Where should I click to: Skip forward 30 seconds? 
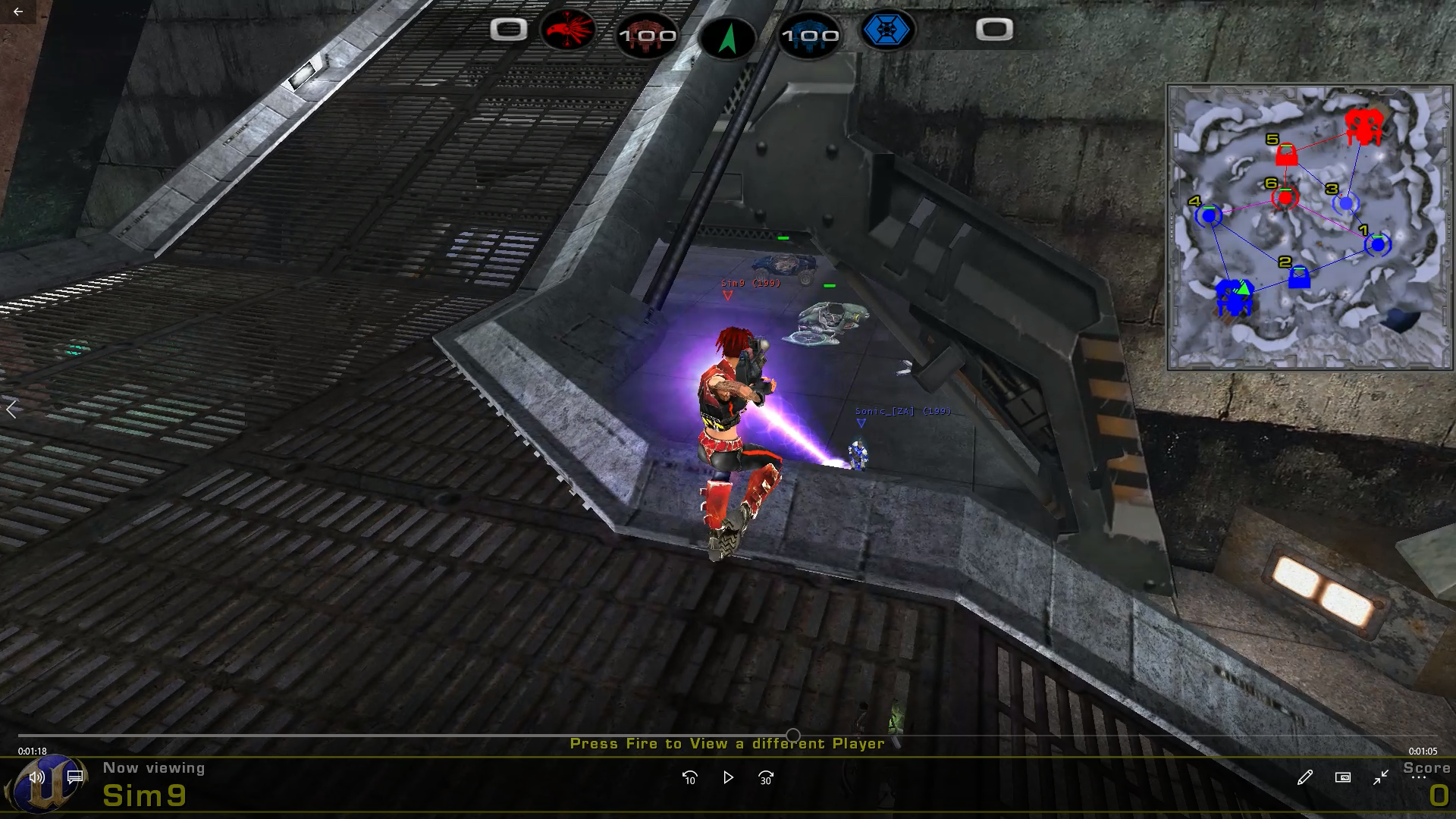pos(766,777)
